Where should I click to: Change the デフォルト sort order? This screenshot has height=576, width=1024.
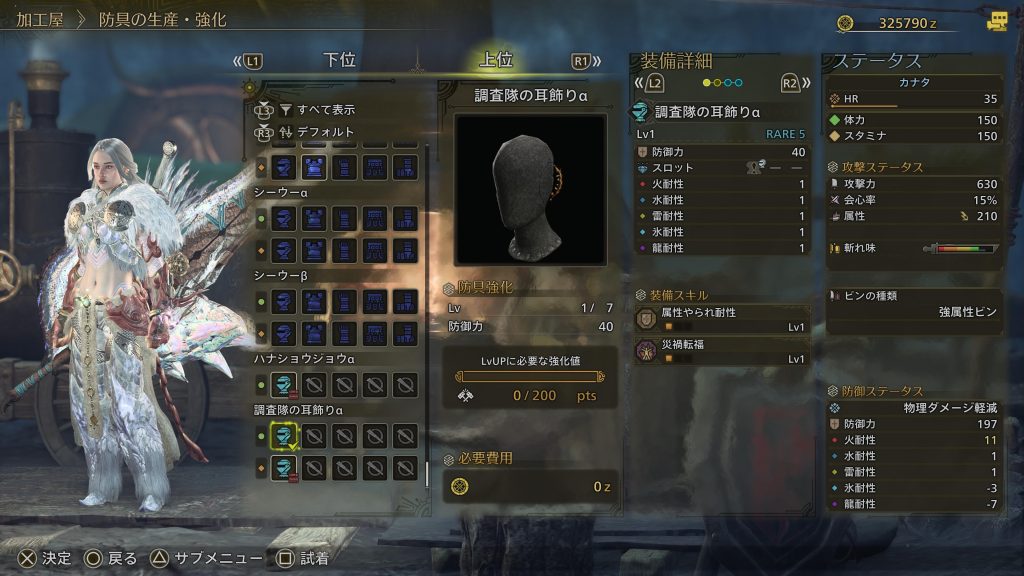pyautogui.click(x=316, y=131)
